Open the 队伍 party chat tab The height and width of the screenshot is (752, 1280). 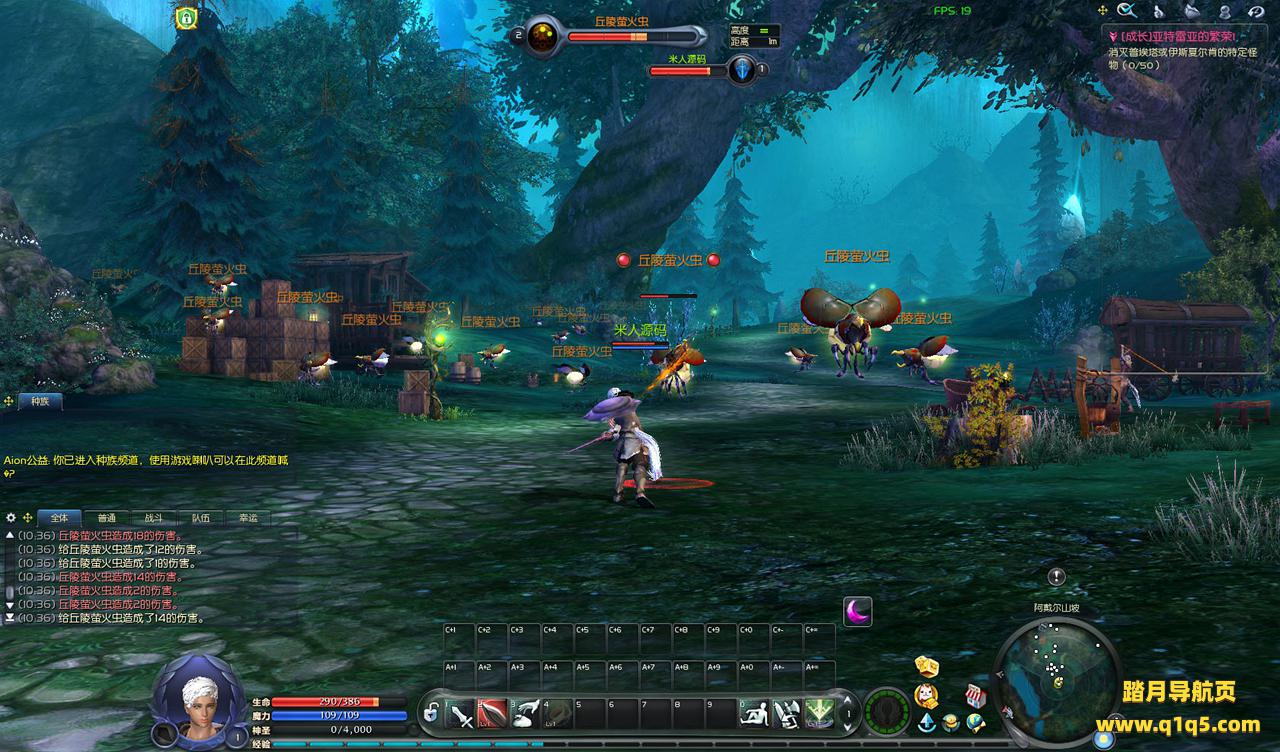point(200,518)
